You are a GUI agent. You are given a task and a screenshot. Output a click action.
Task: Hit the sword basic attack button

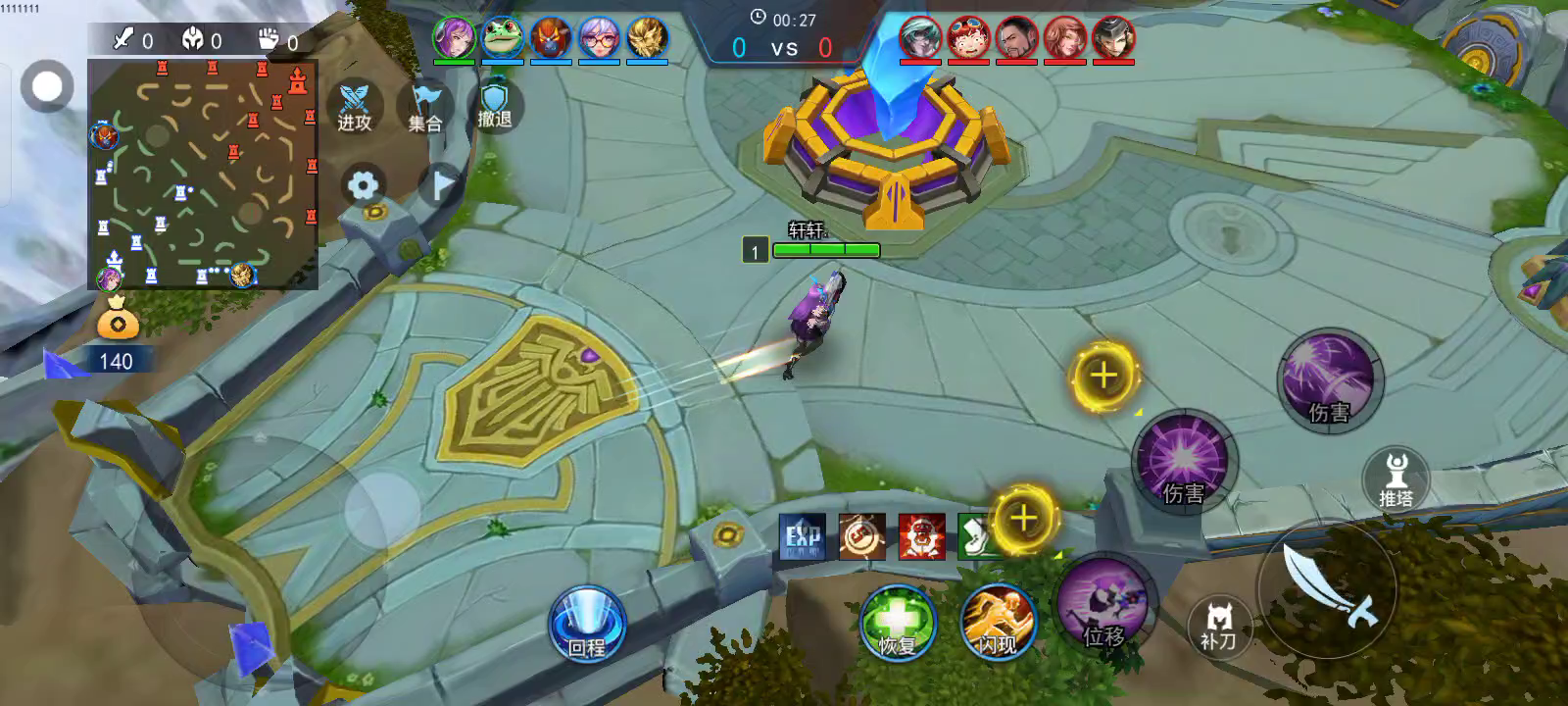(x=1328, y=588)
